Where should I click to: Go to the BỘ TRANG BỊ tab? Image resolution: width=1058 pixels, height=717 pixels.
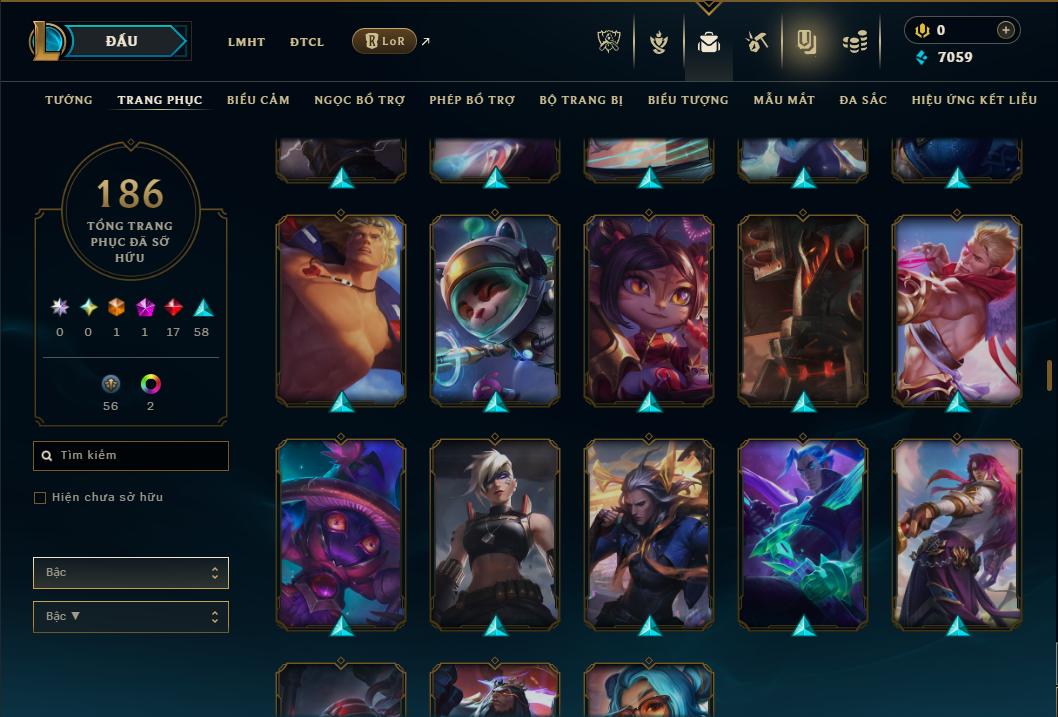click(x=581, y=100)
